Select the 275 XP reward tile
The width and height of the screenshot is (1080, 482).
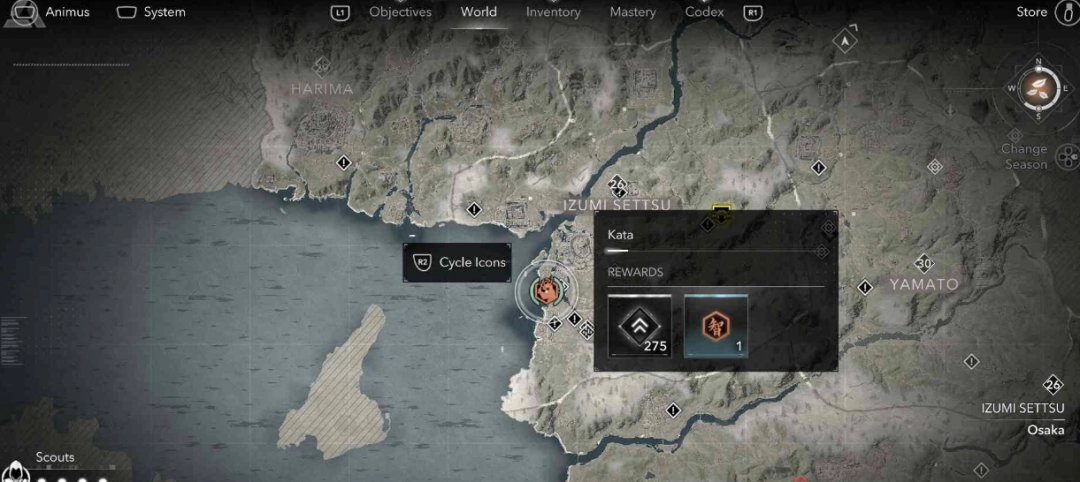tap(640, 325)
